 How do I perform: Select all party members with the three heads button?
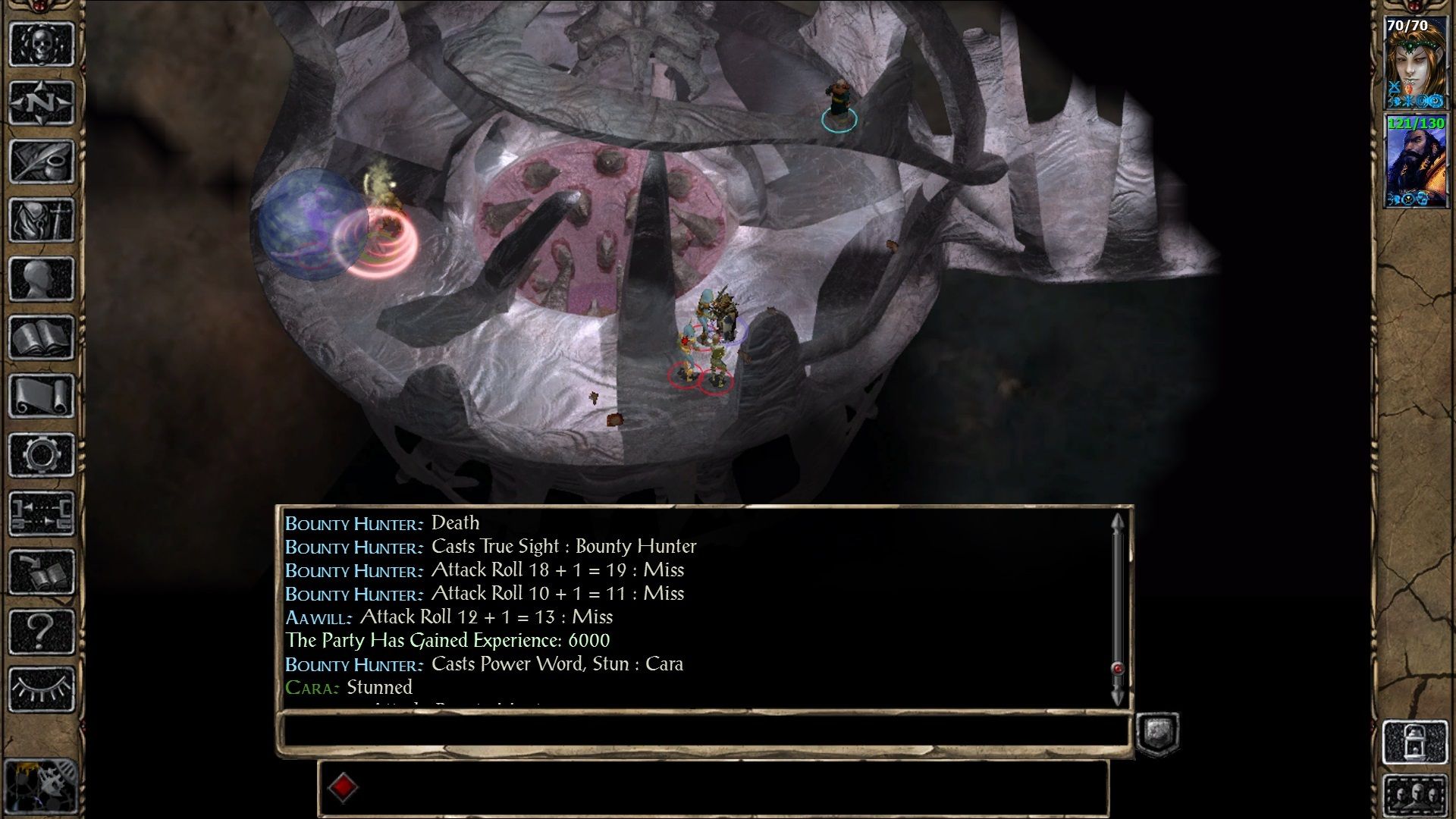pos(1415,795)
